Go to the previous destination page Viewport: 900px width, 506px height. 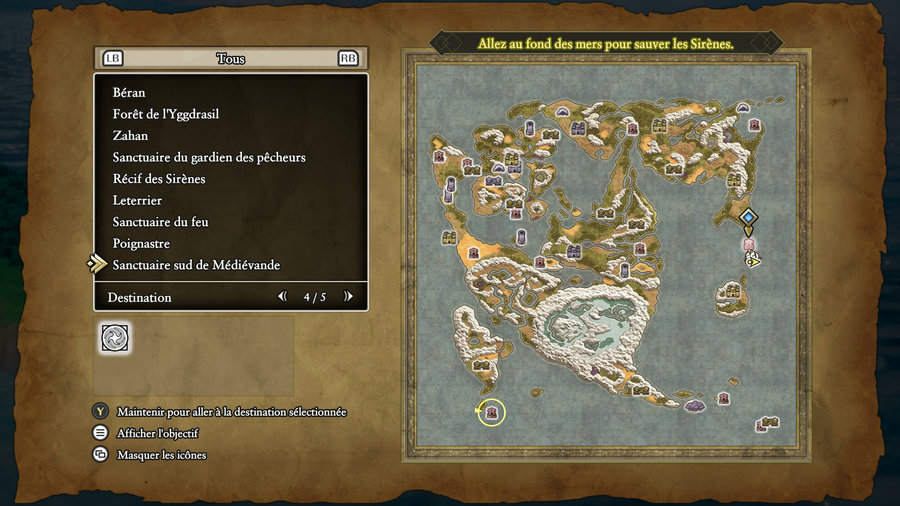[x=282, y=297]
